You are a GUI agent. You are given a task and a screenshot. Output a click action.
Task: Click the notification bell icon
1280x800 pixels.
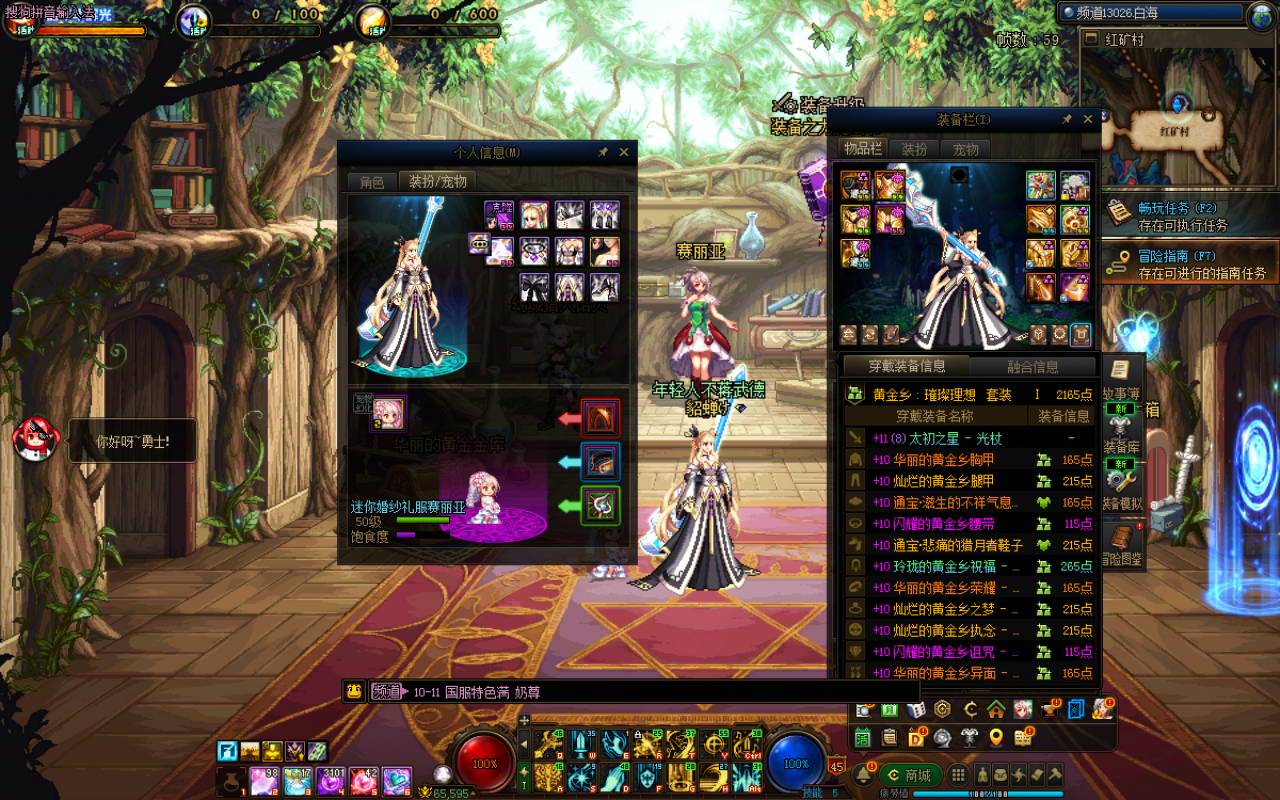863,775
